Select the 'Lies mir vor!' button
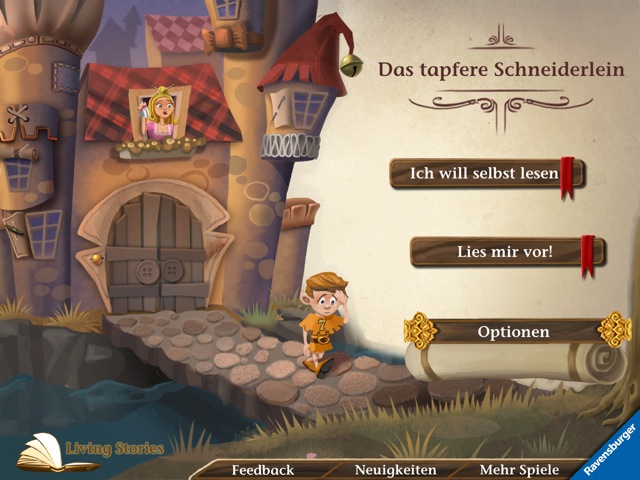This screenshot has width=640, height=480. [504, 251]
